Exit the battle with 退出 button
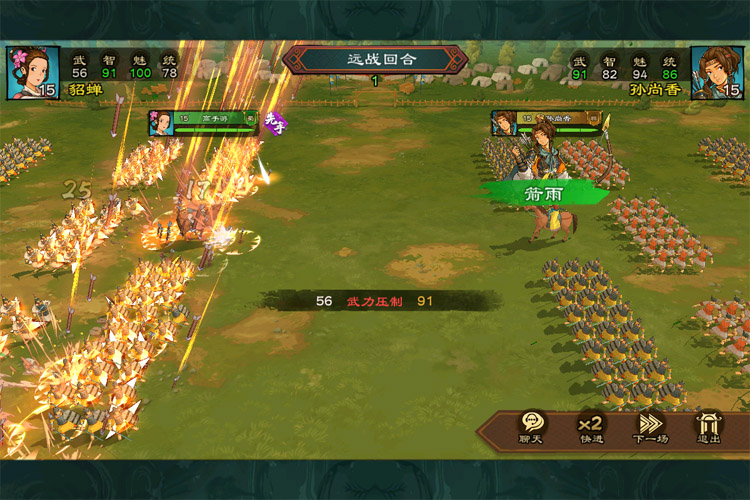This screenshot has height=500, width=750. [709, 427]
